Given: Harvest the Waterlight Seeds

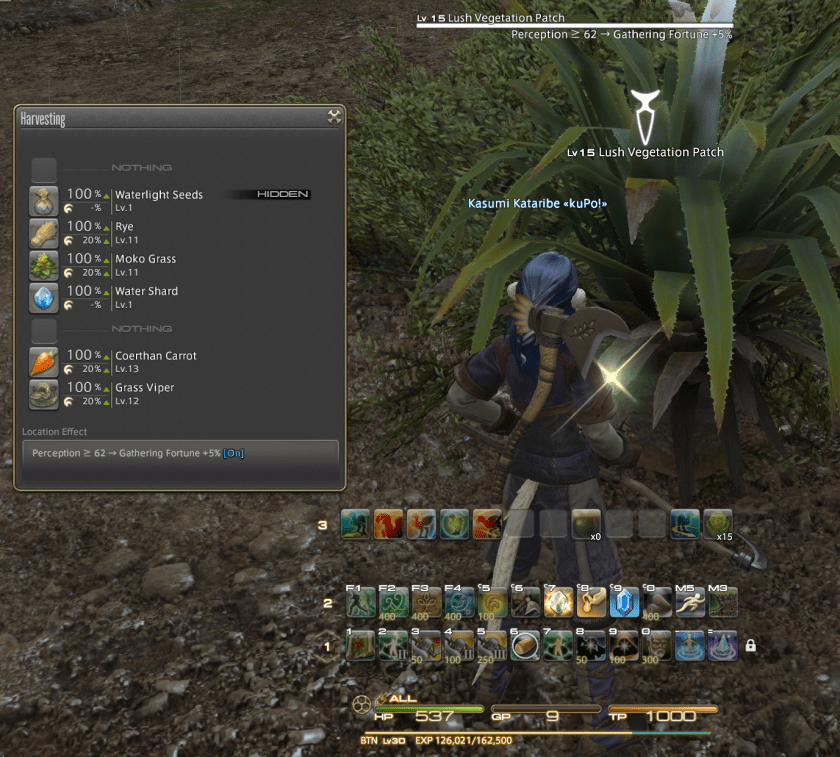Looking at the screenshot, I should (159, 195).
